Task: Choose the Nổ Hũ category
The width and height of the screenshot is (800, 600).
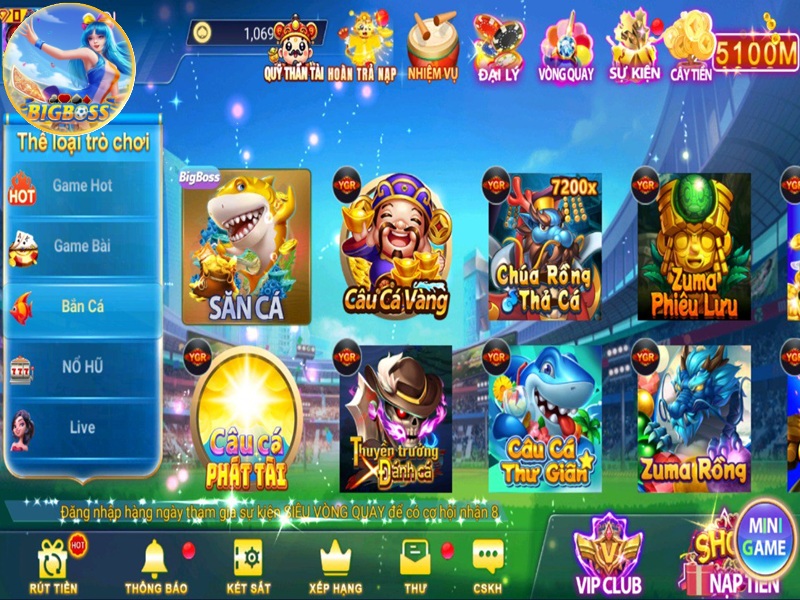Action: coord(80,367)
